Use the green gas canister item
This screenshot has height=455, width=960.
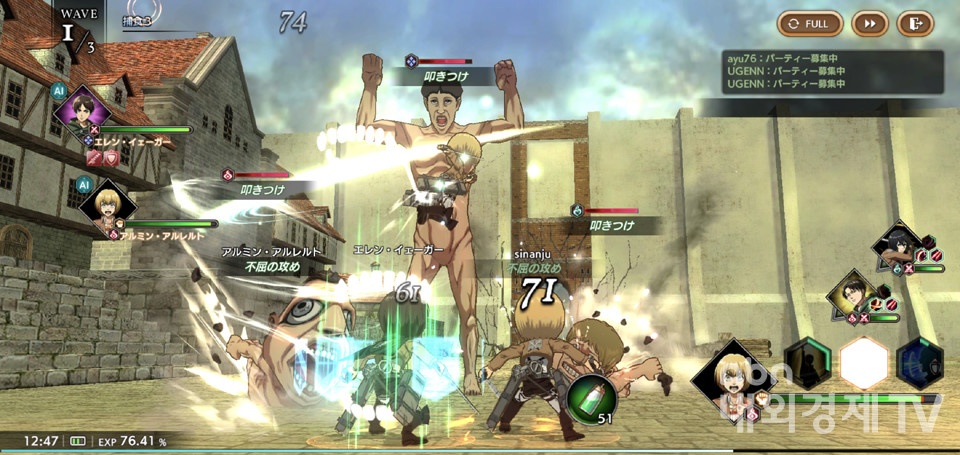[592, 398]
